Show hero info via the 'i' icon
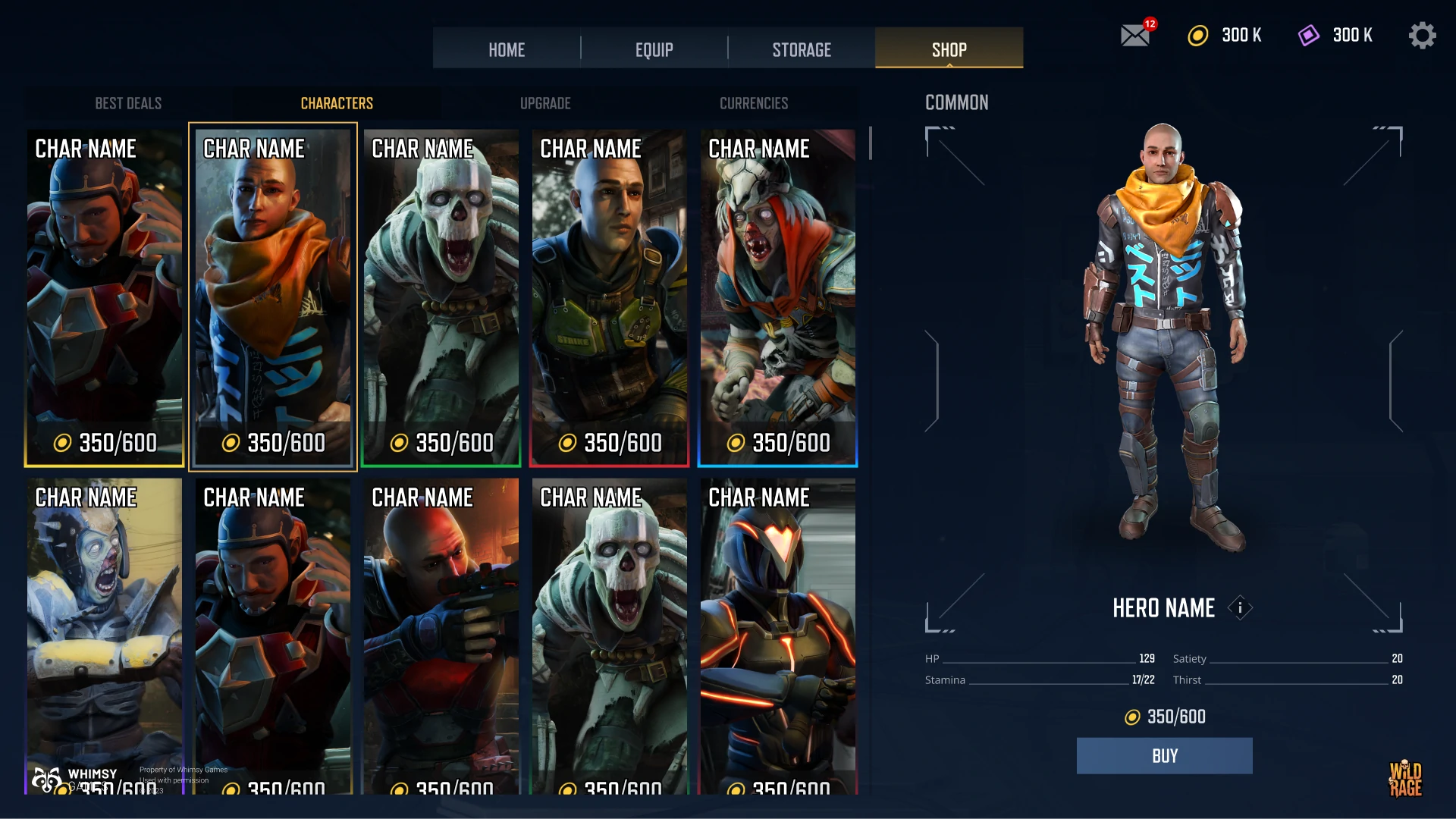 1240,608
